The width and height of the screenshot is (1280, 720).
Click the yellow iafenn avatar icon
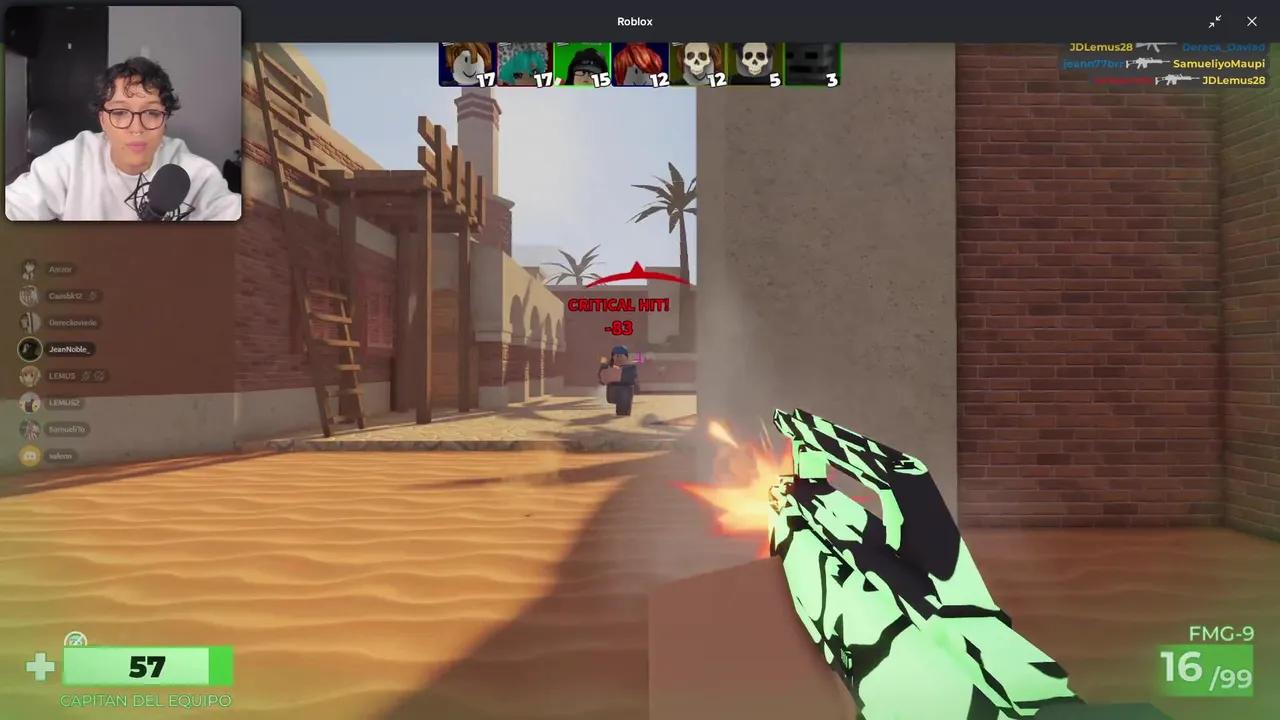click(x=29, y=455)
